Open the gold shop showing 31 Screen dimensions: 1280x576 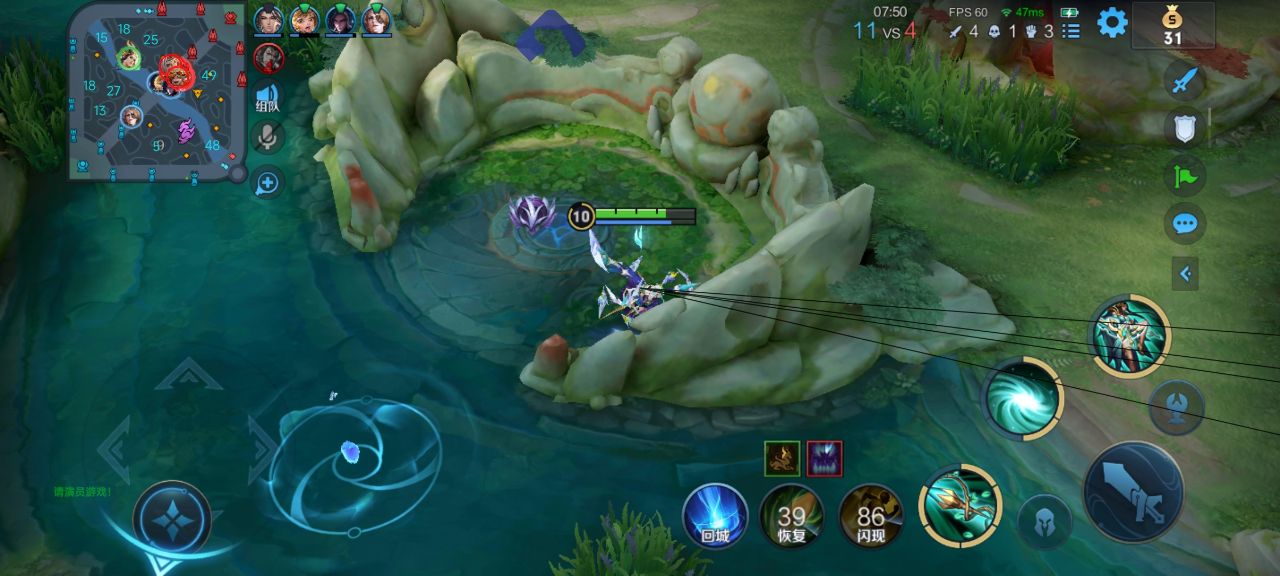click(x=1172, y=26)
